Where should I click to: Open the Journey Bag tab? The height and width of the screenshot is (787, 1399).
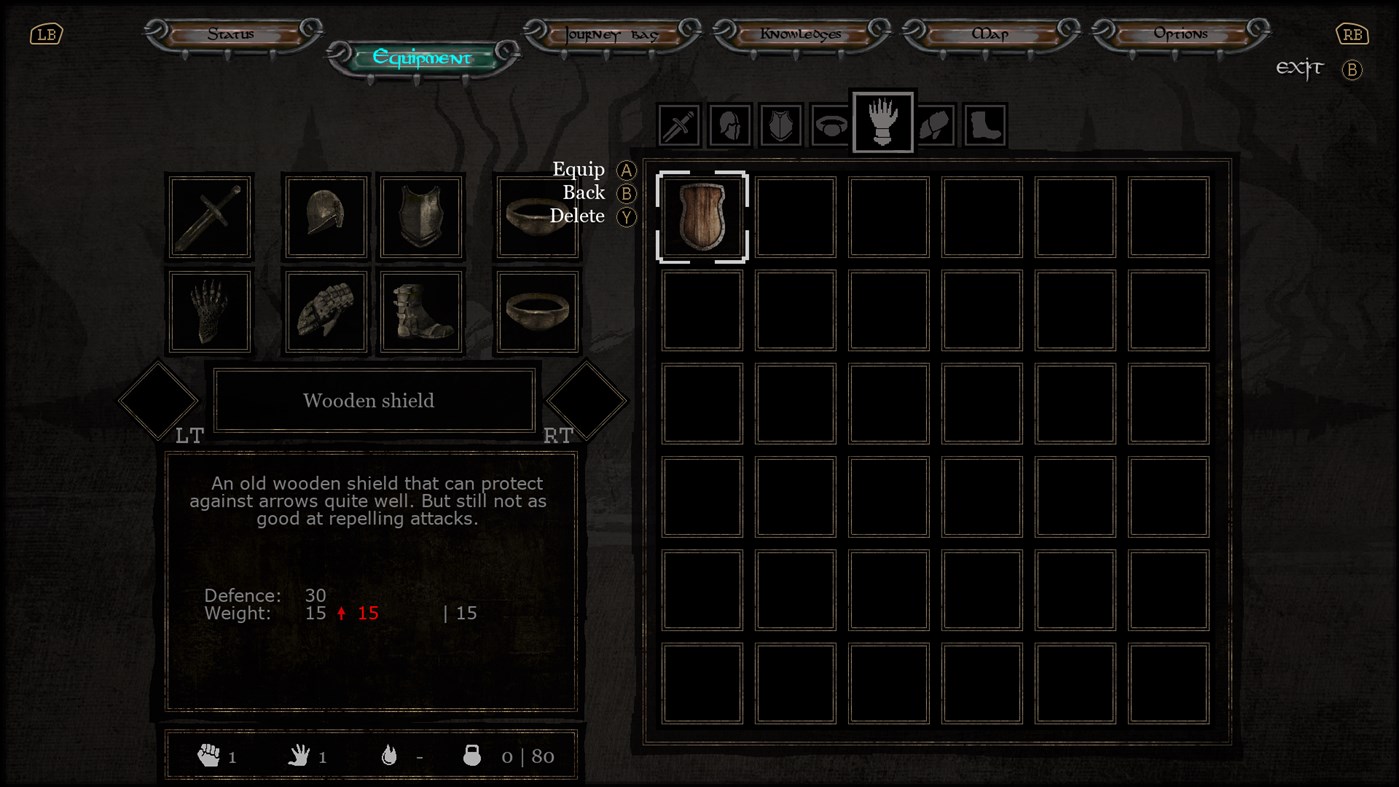point(612,31)
